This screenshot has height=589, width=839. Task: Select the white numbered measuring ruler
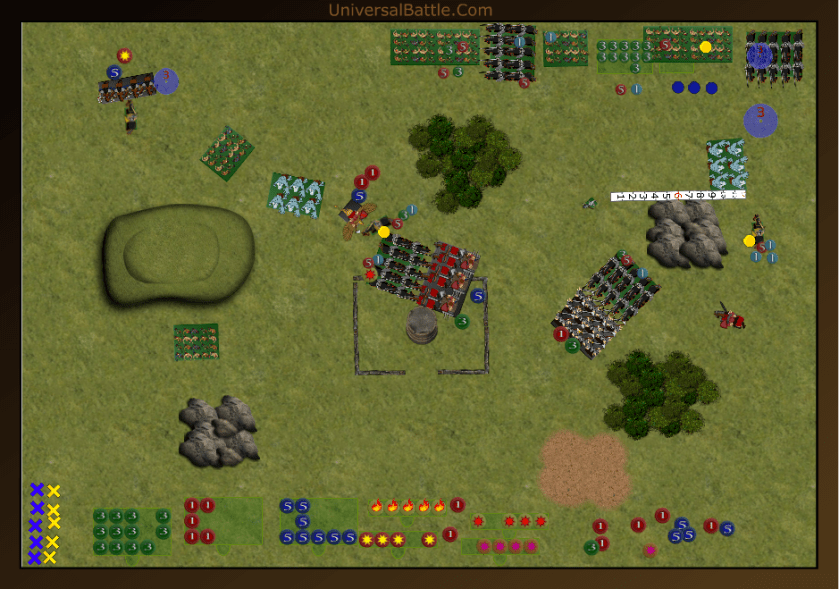(x=677, y=196)
